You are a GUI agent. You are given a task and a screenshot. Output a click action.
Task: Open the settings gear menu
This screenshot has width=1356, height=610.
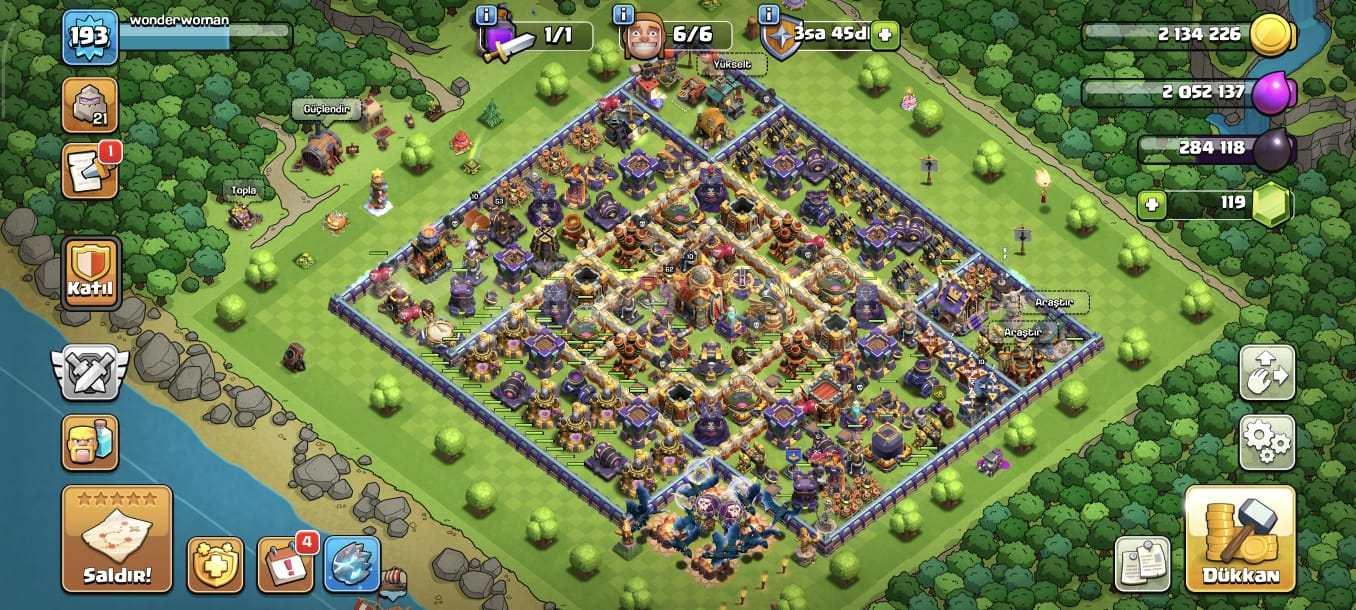point(1267,442)
